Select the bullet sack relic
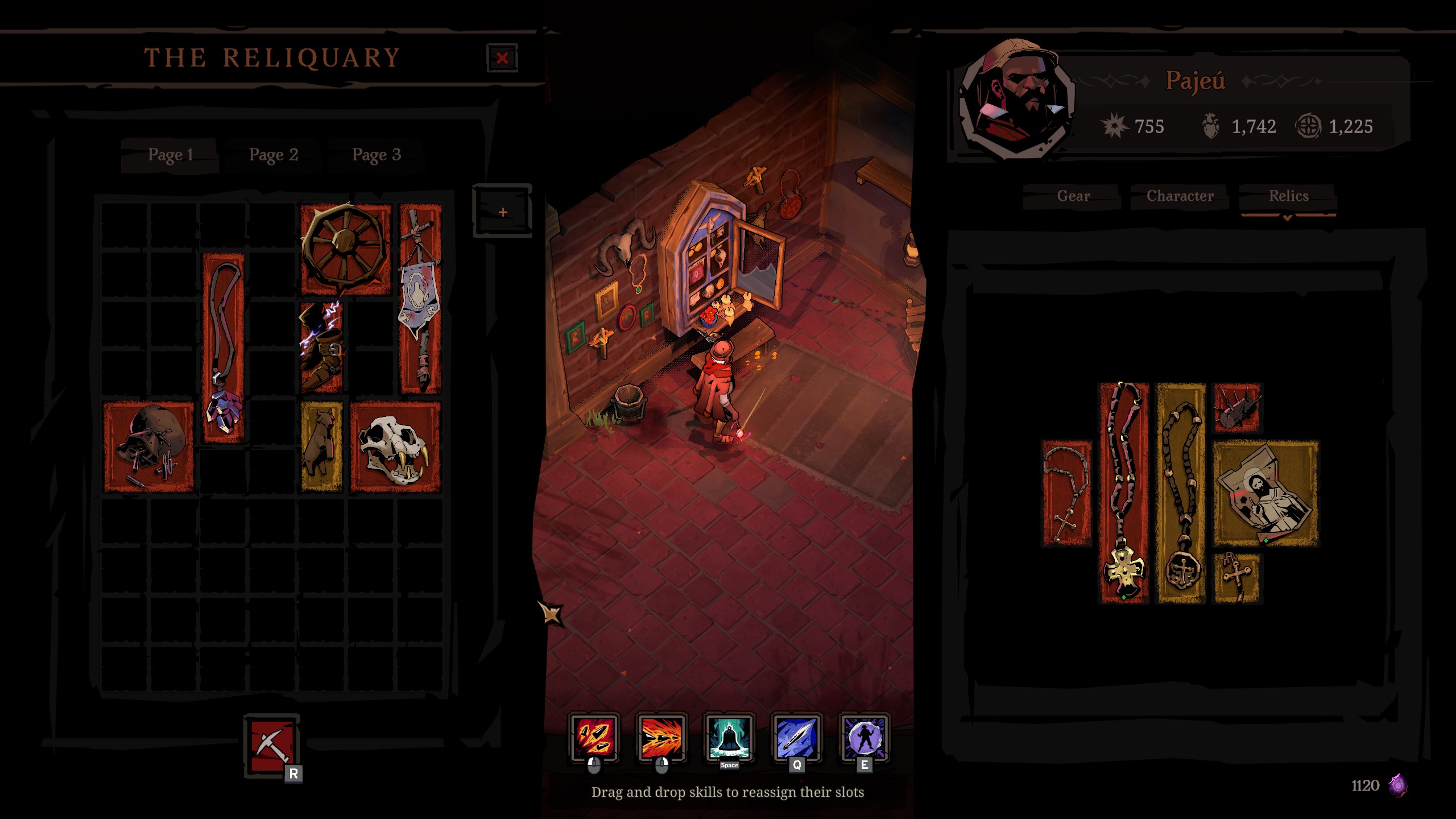 tap(148, 446)
